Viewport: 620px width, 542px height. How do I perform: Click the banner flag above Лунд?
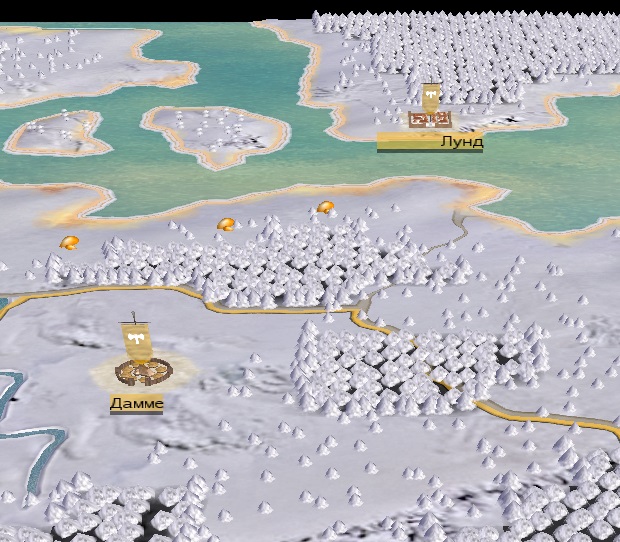click(431, 97)
